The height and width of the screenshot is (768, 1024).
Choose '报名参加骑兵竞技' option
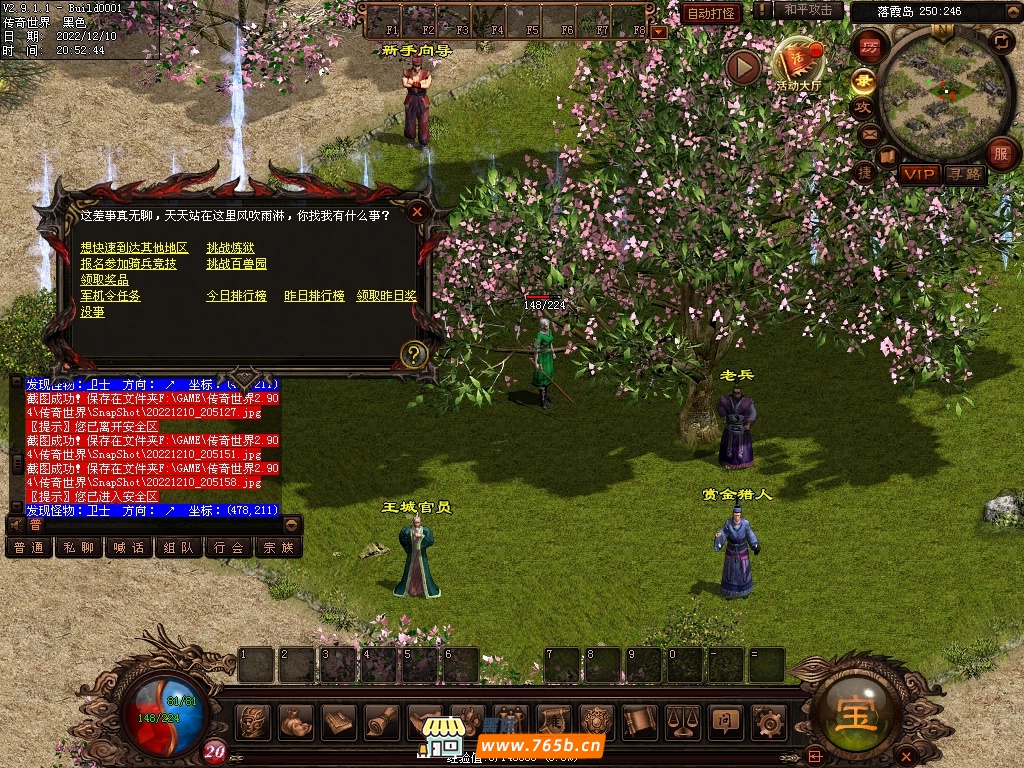[128, 264]
